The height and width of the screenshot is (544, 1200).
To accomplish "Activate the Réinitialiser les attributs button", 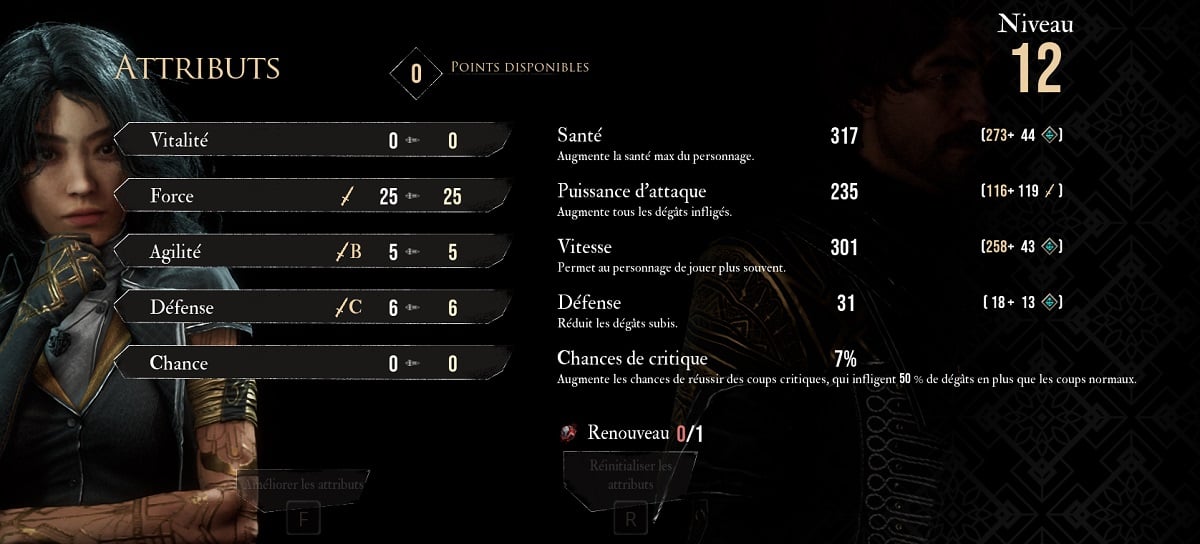I will [630, 475].
